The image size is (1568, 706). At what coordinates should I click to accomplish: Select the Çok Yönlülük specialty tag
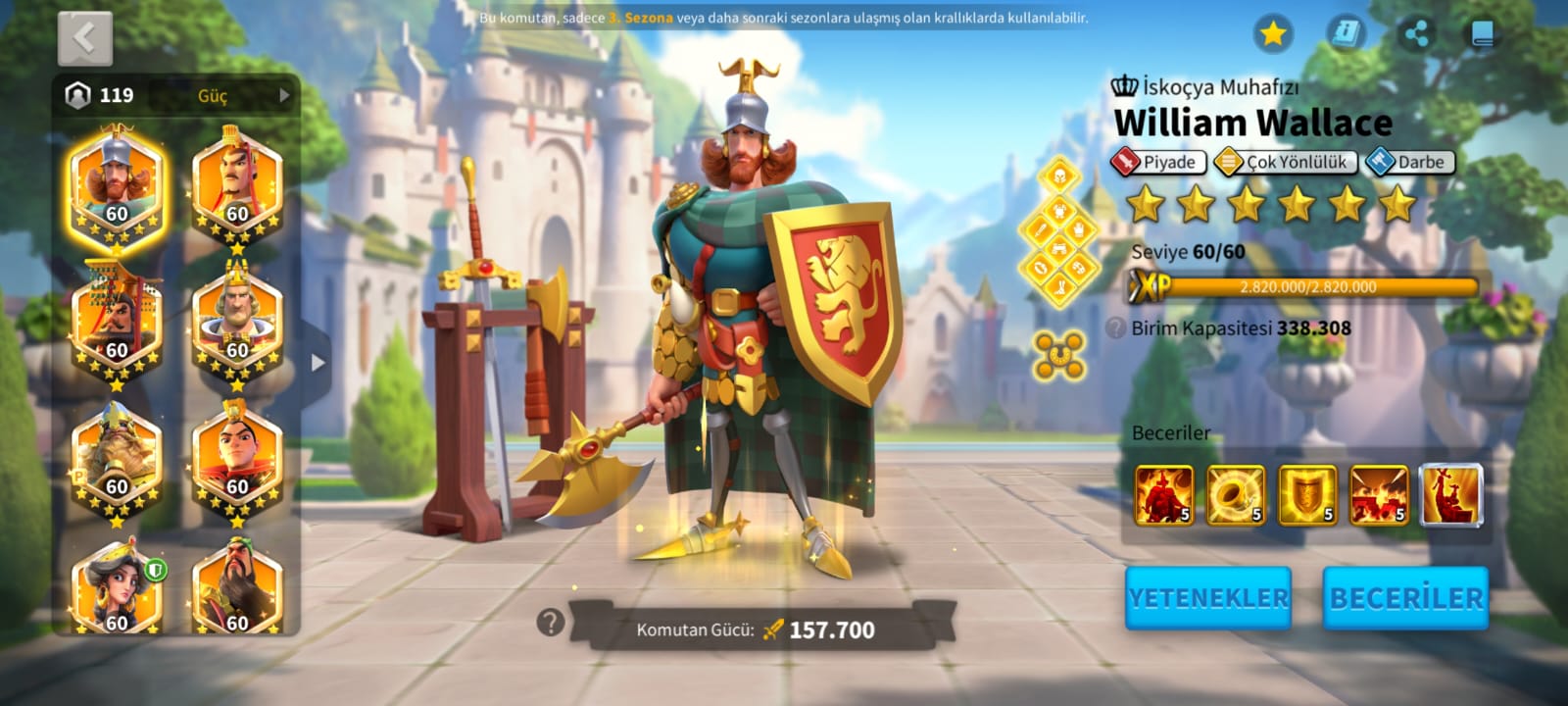(x=1285, y=162)
